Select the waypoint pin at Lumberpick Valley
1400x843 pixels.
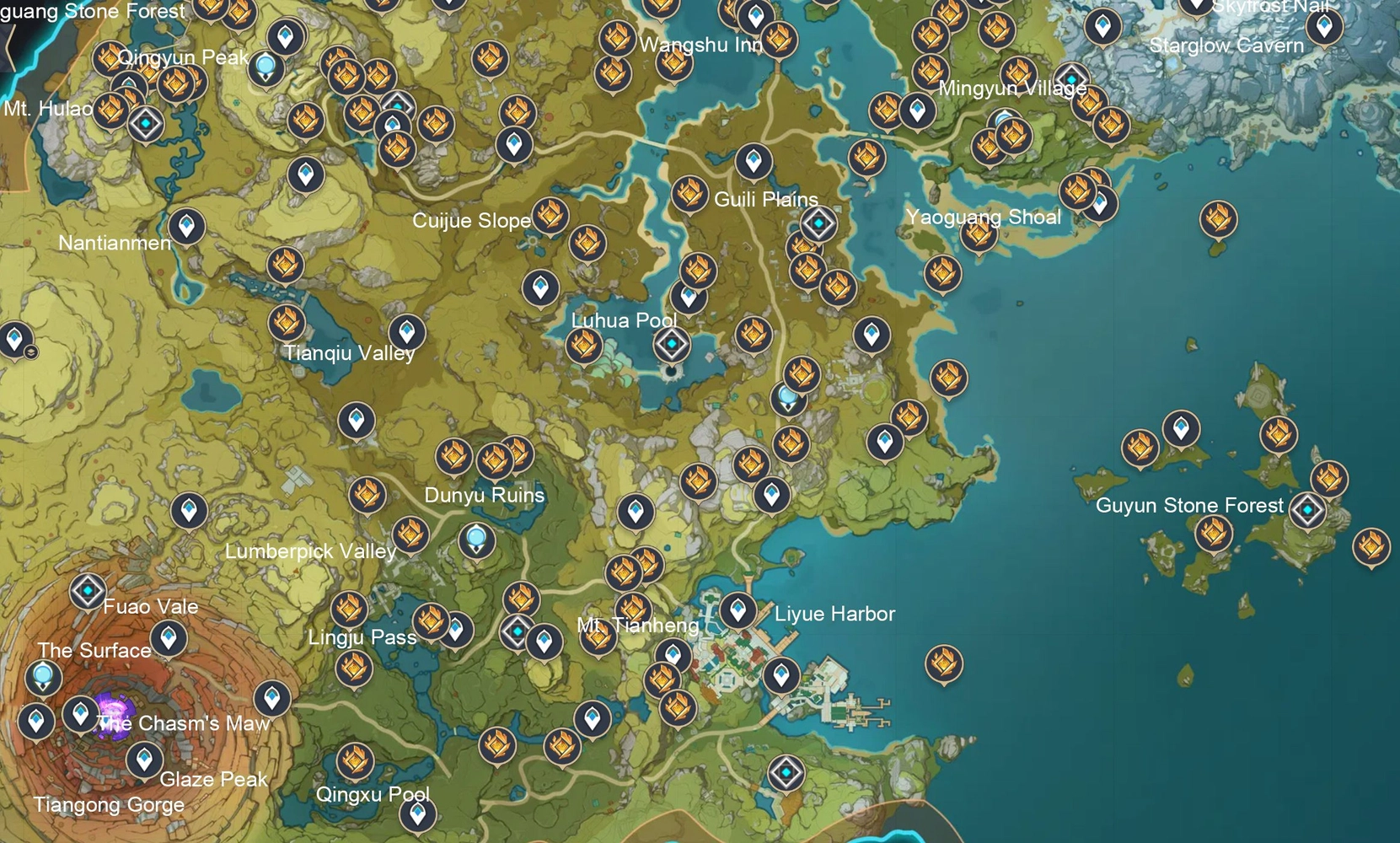tap(187, 511)
